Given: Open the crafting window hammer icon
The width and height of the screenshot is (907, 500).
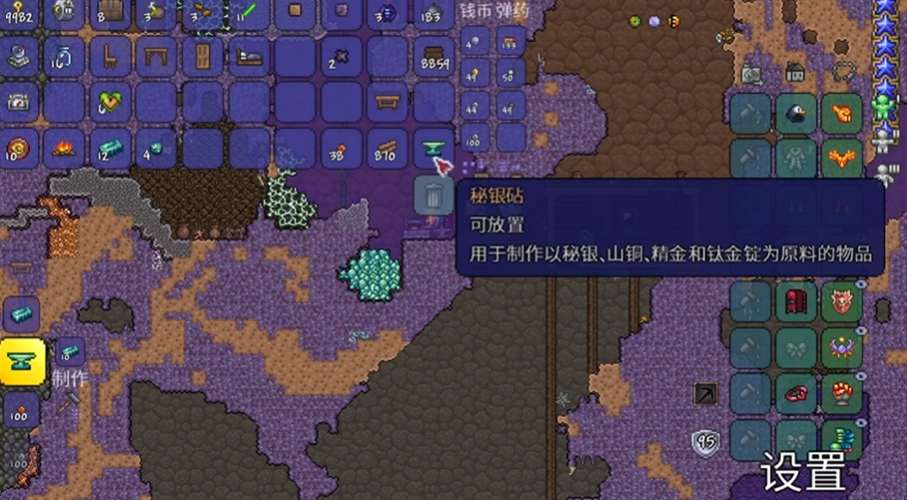Looking at the screenshot, I should 72,402.
